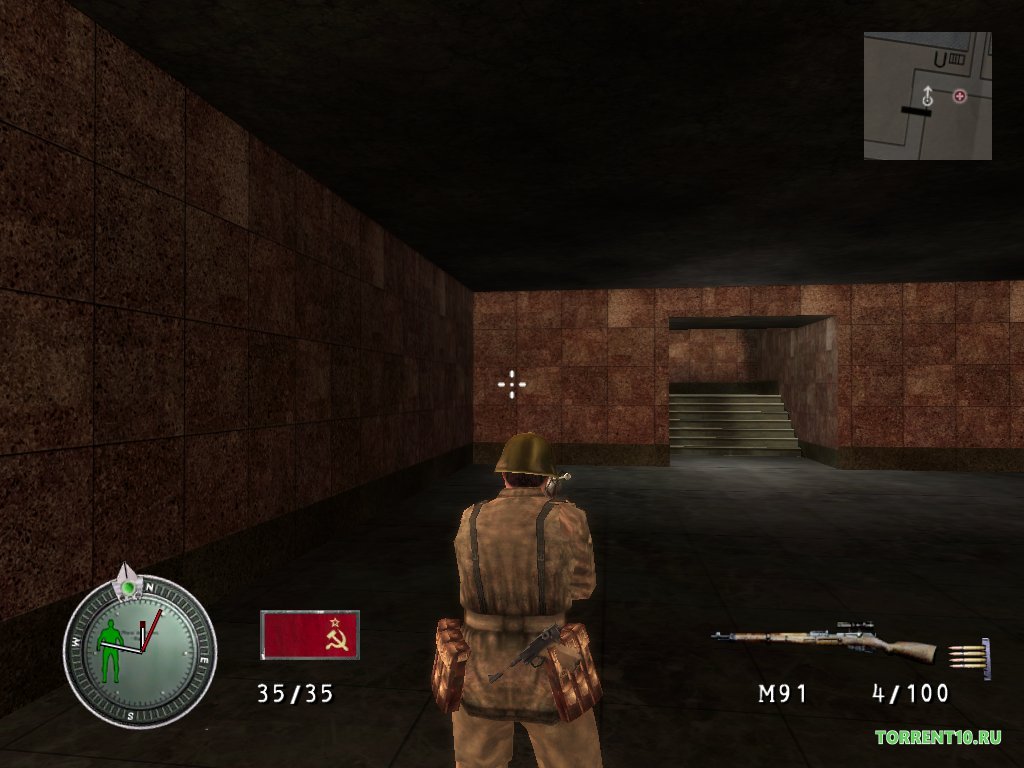Click the compass stance indicator dial

click(x=139, y=651)
